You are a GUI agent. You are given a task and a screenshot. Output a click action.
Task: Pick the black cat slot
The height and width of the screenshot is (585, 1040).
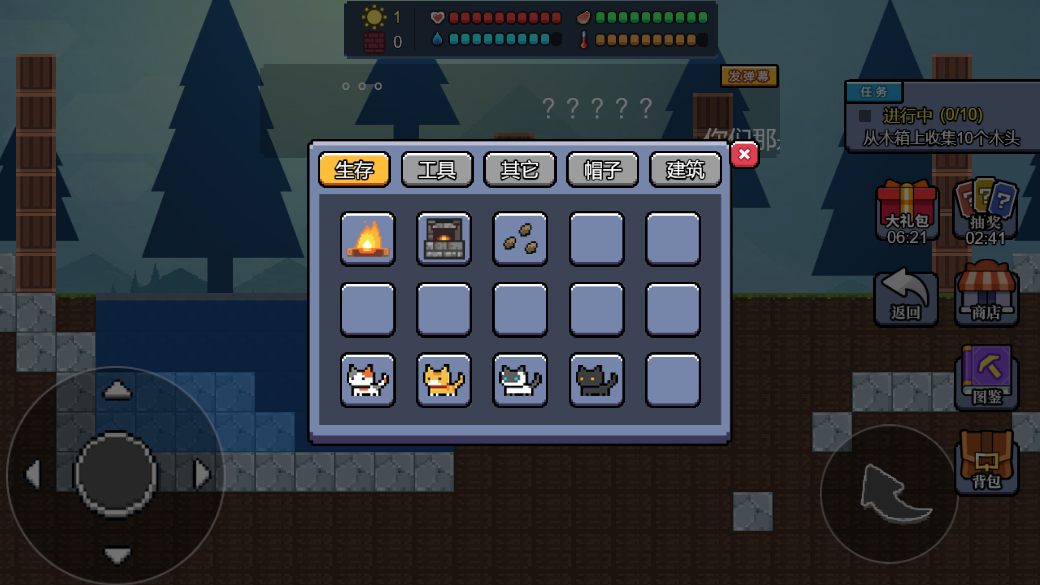597,380
